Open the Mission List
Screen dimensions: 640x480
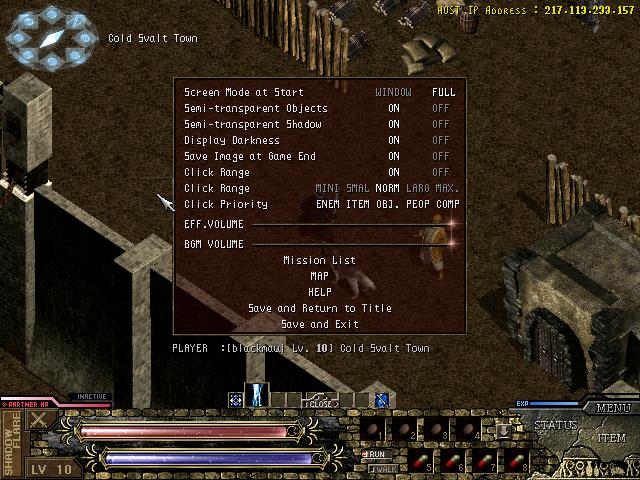[319, 260]
